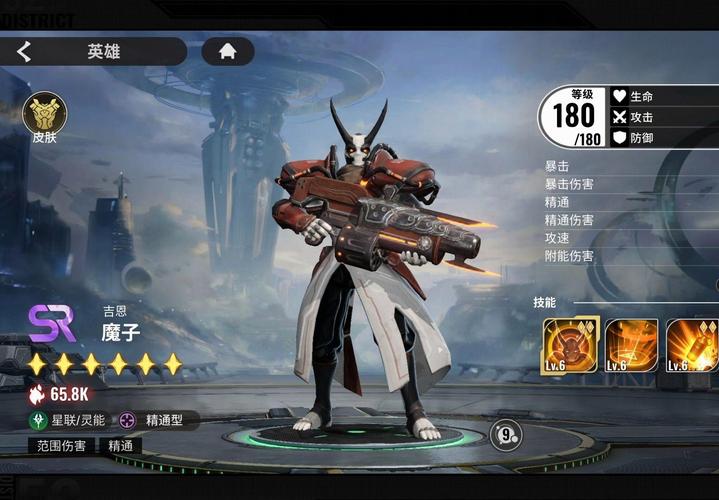This screenshot has height=500, width=719.
Task: Show details for the 范围伤害 tag
Action: click(62, 446)
